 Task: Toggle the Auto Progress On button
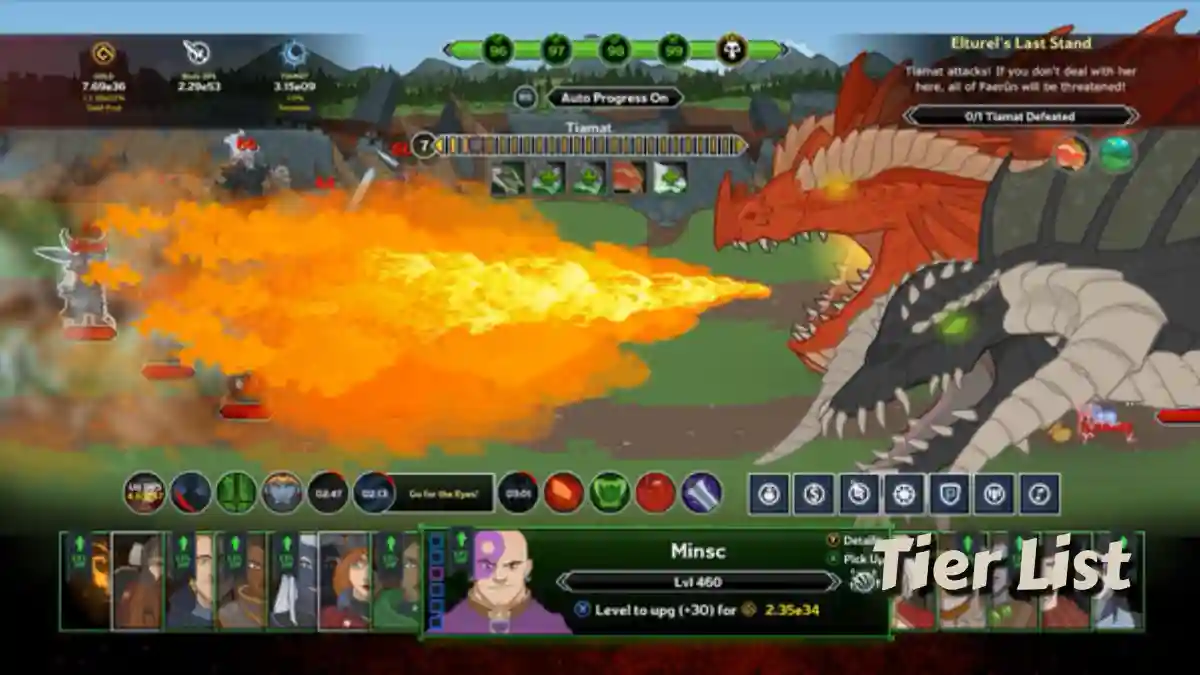pyautogui.click(x=614, y=98)
